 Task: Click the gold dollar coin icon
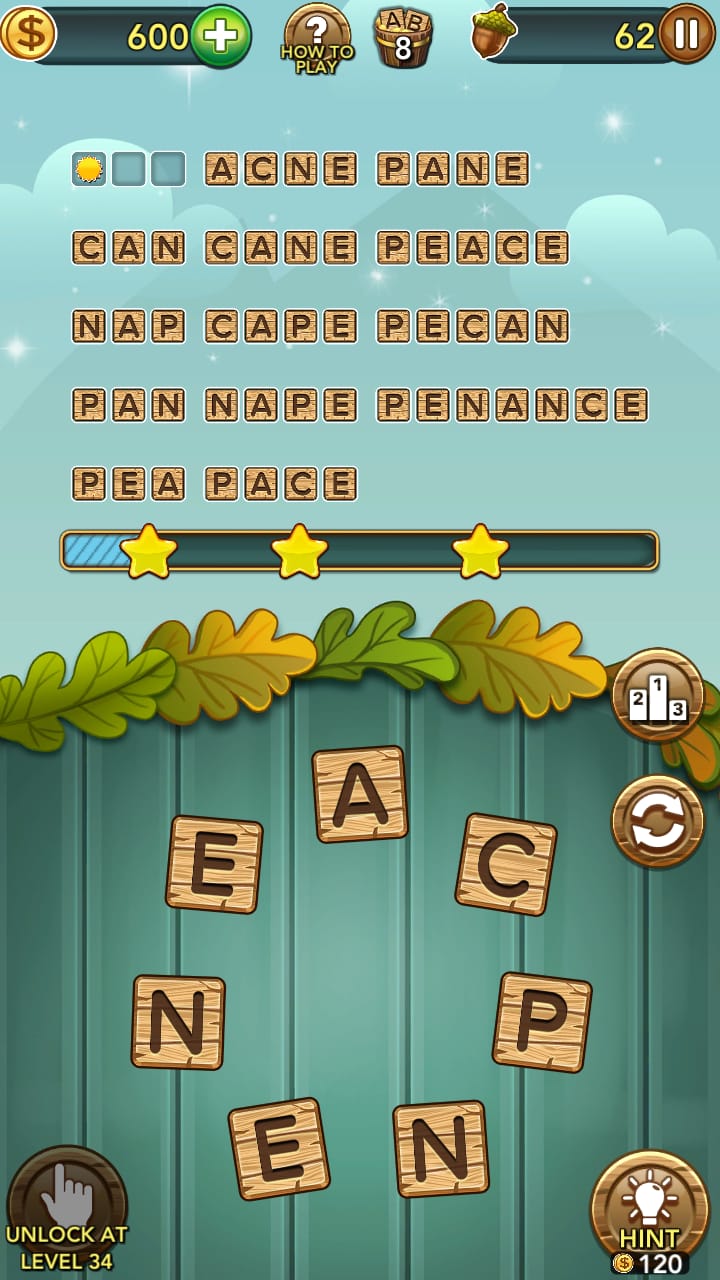pos(27,33)
